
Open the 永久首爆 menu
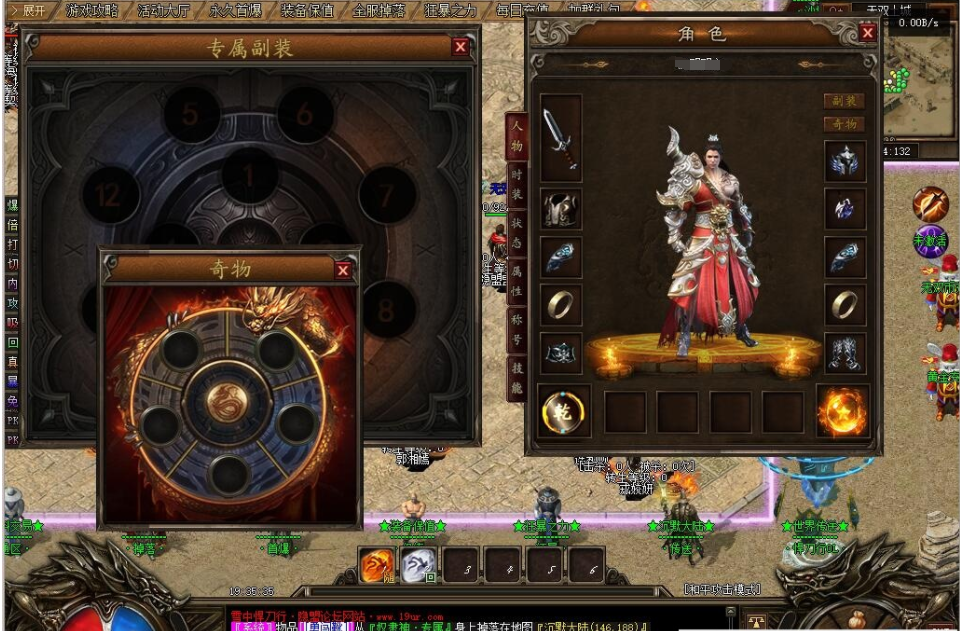click(x=236, y=11)
